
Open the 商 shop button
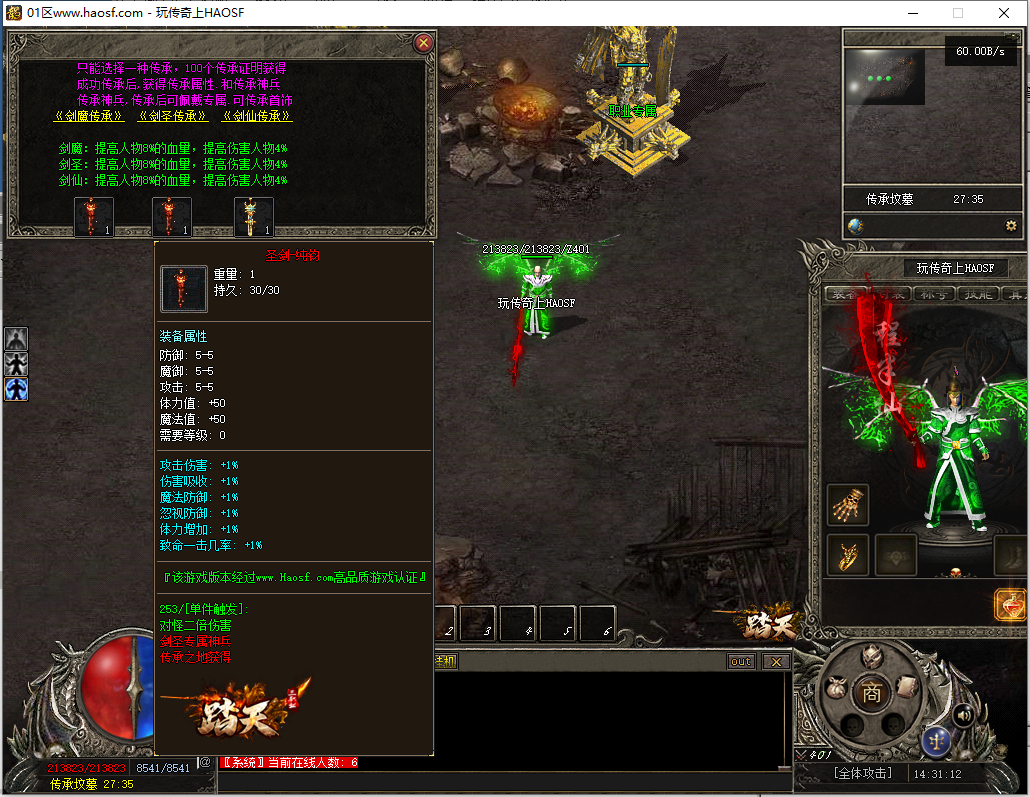pos(872,693)
